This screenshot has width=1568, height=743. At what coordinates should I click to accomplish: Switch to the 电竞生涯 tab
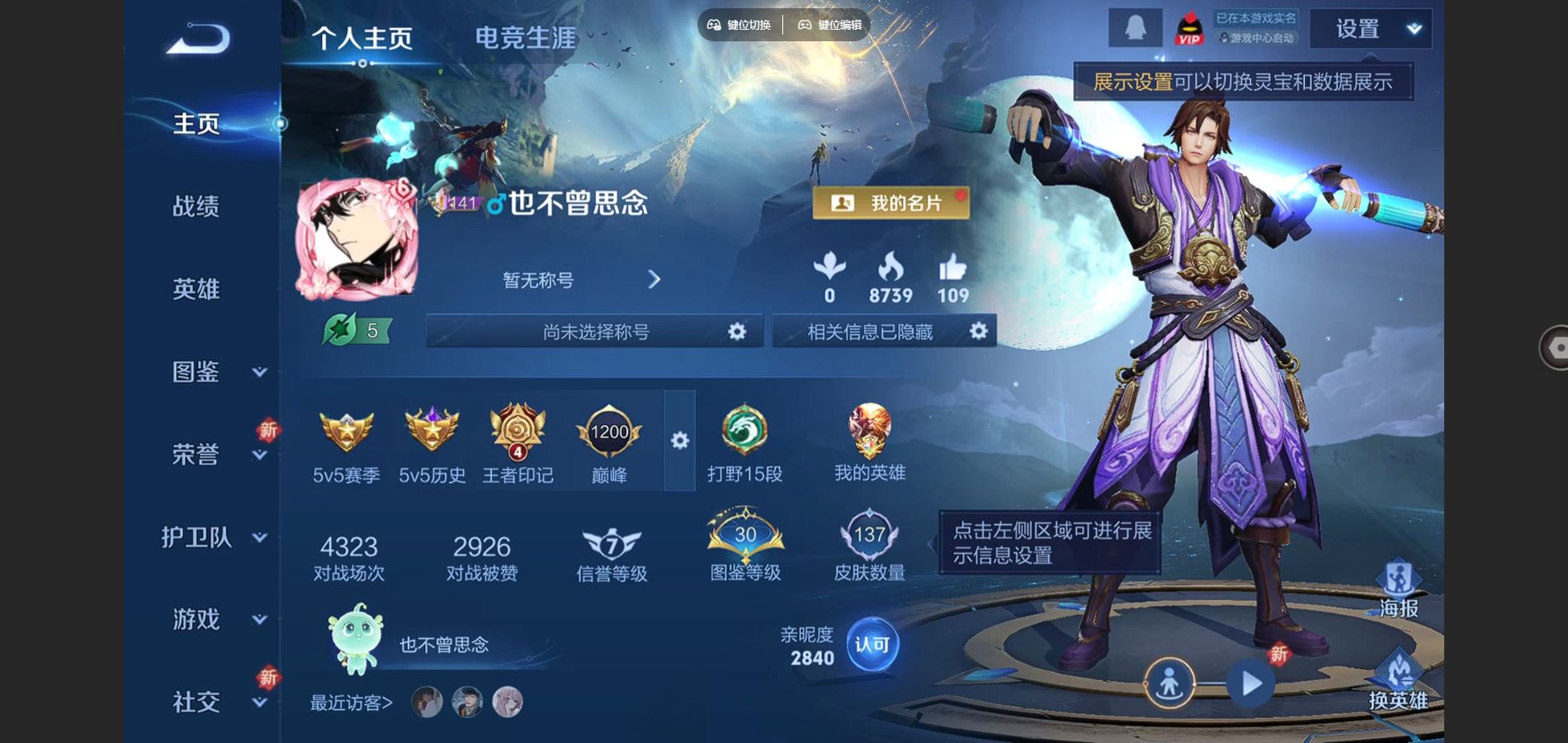pos(525,38)
